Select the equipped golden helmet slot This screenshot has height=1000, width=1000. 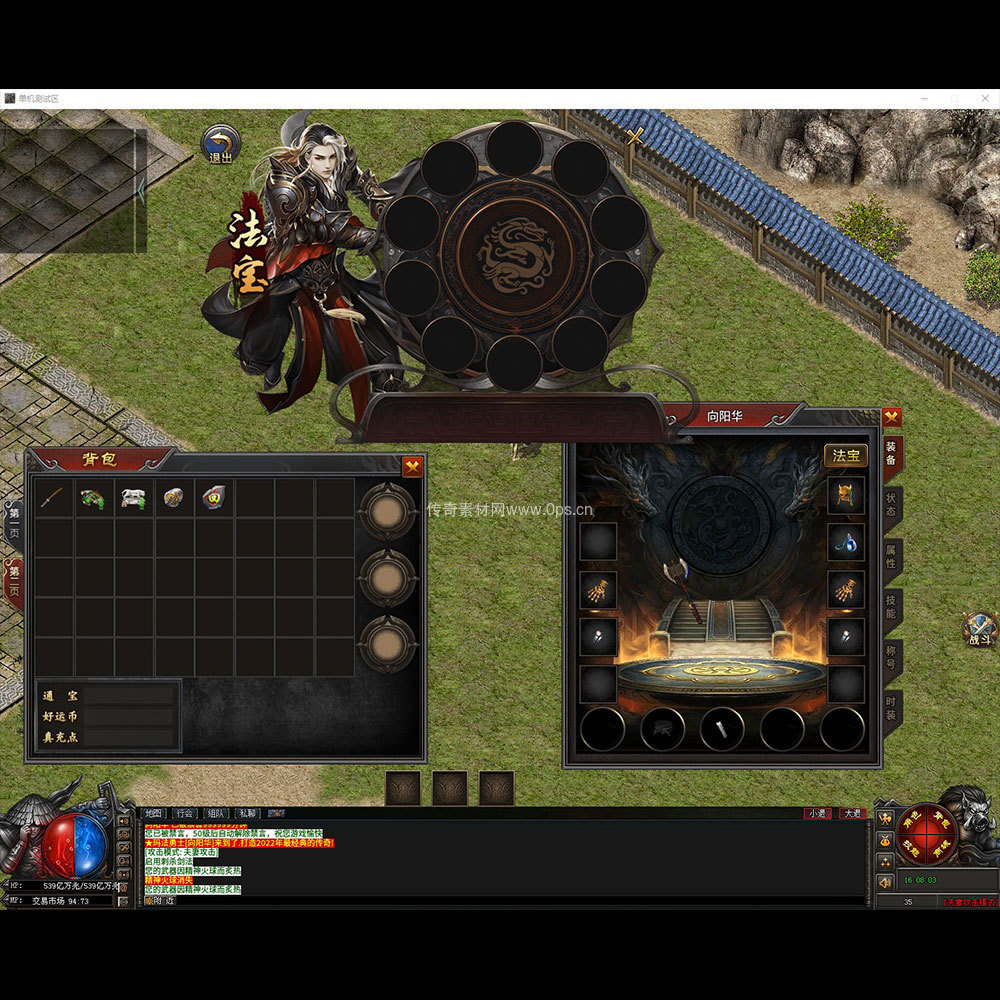(x=845, y=495)
